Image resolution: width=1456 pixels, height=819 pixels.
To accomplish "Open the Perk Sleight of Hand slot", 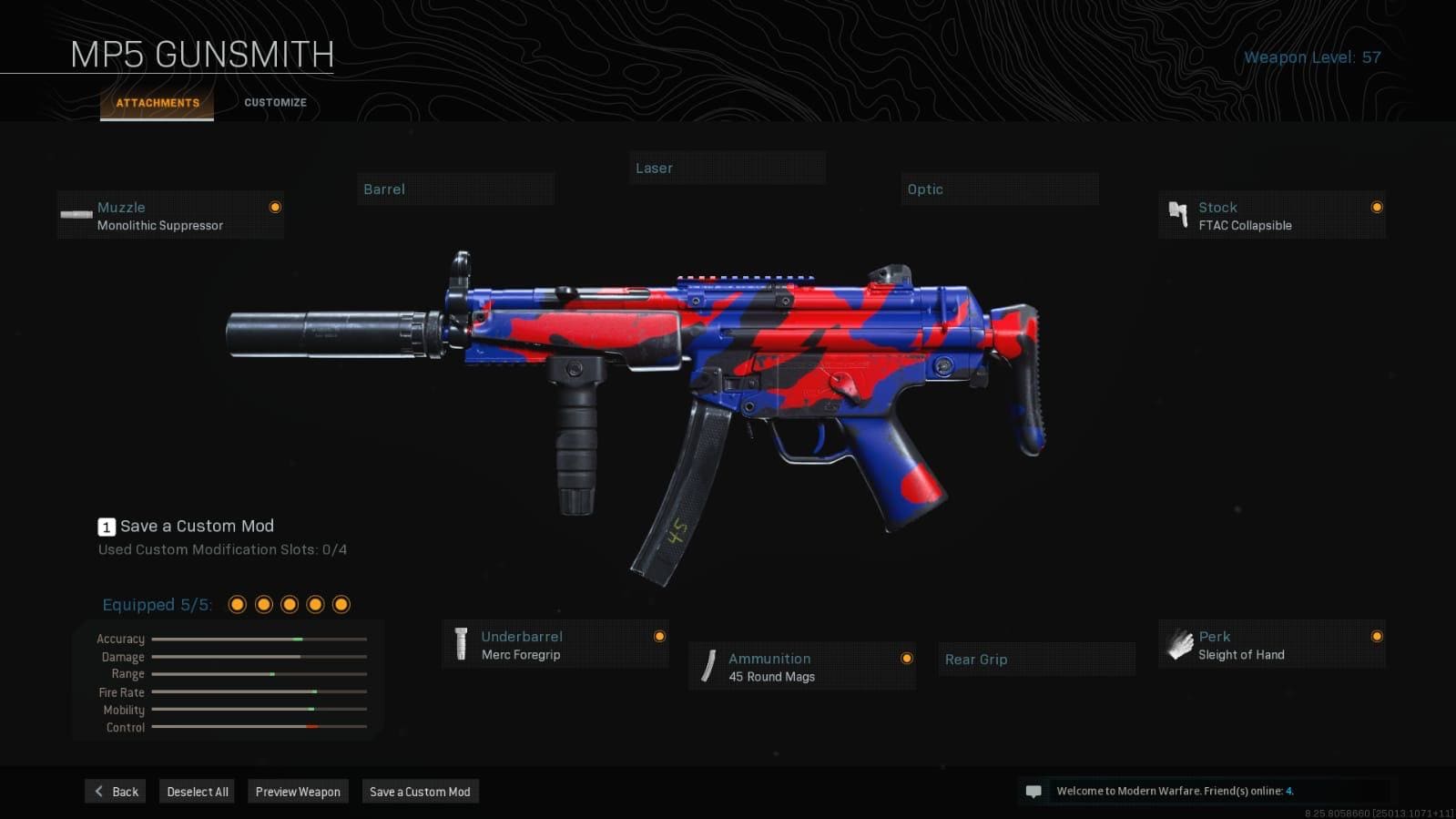I will point(1271,645).
